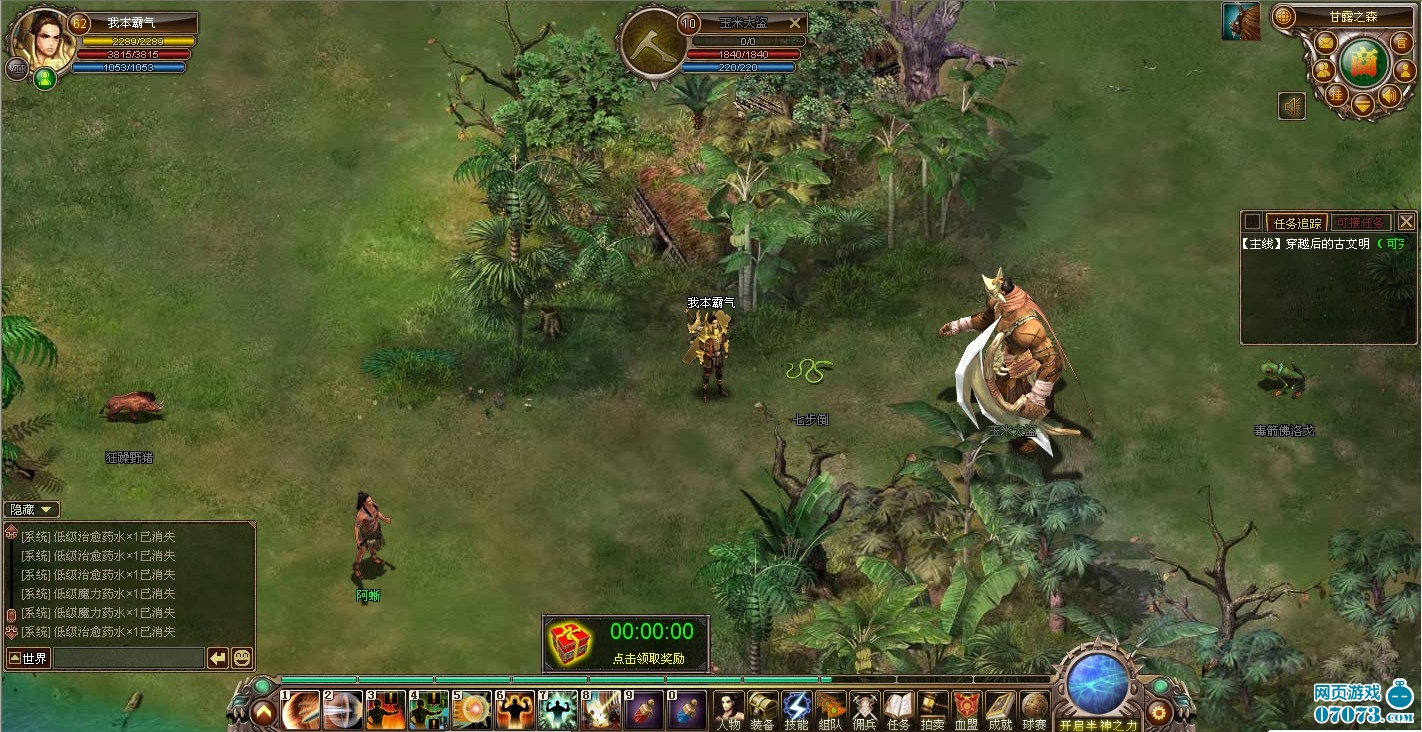Open the 隐藏 chat dropdown
Image resolution: width=1422 pixels, height=732 pixels.
32,509
